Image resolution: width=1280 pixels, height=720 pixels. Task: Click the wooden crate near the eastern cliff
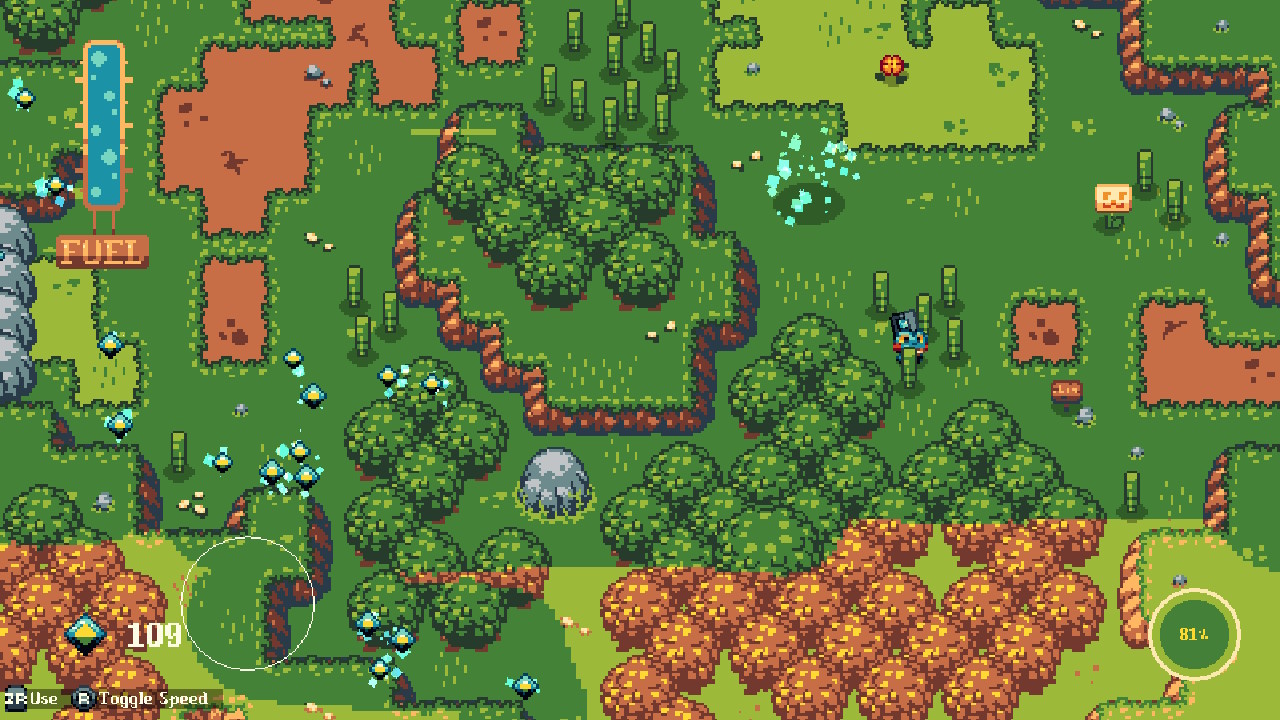(1066, 389)
